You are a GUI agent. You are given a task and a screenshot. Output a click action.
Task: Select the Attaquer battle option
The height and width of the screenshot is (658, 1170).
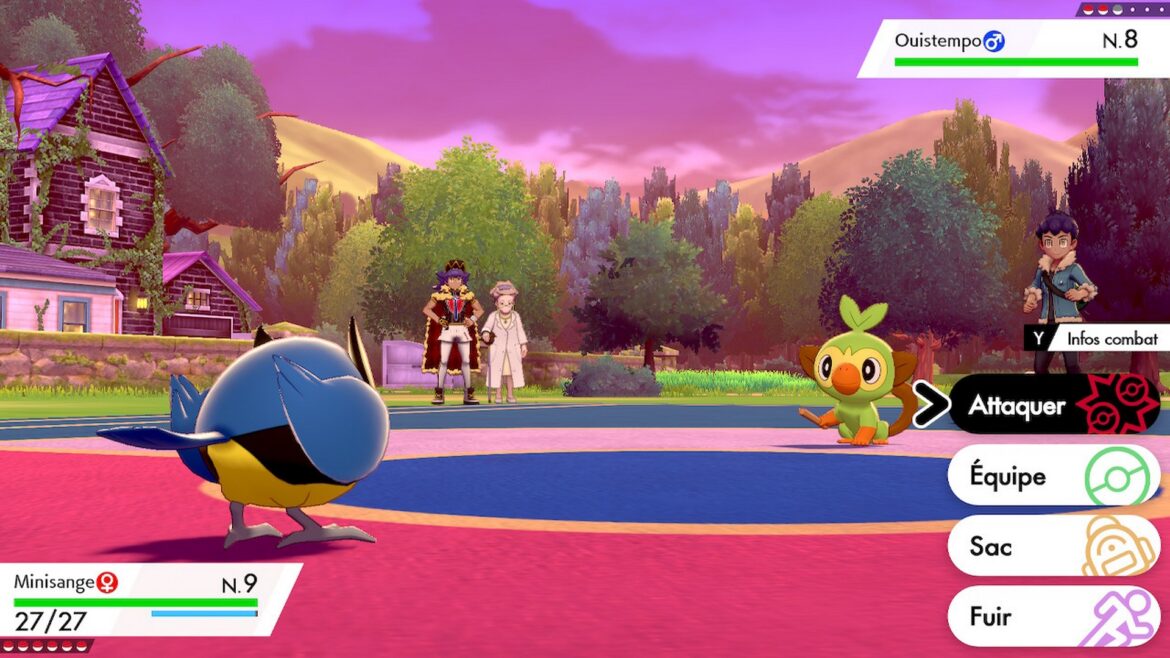1050,405
